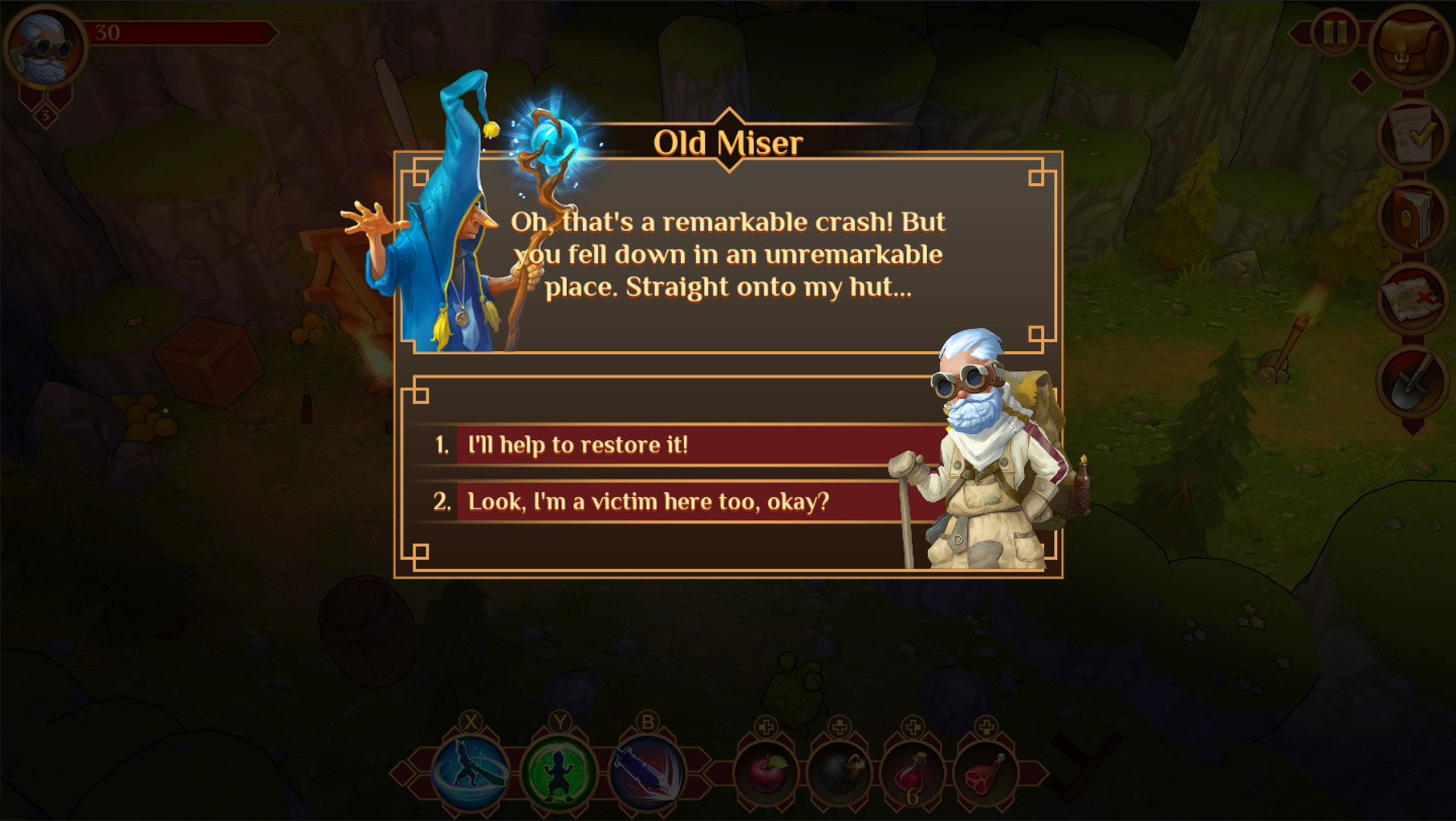Eat the apple consumable
The width and height of the screenshot is (1456, 821).
point(767,771)
